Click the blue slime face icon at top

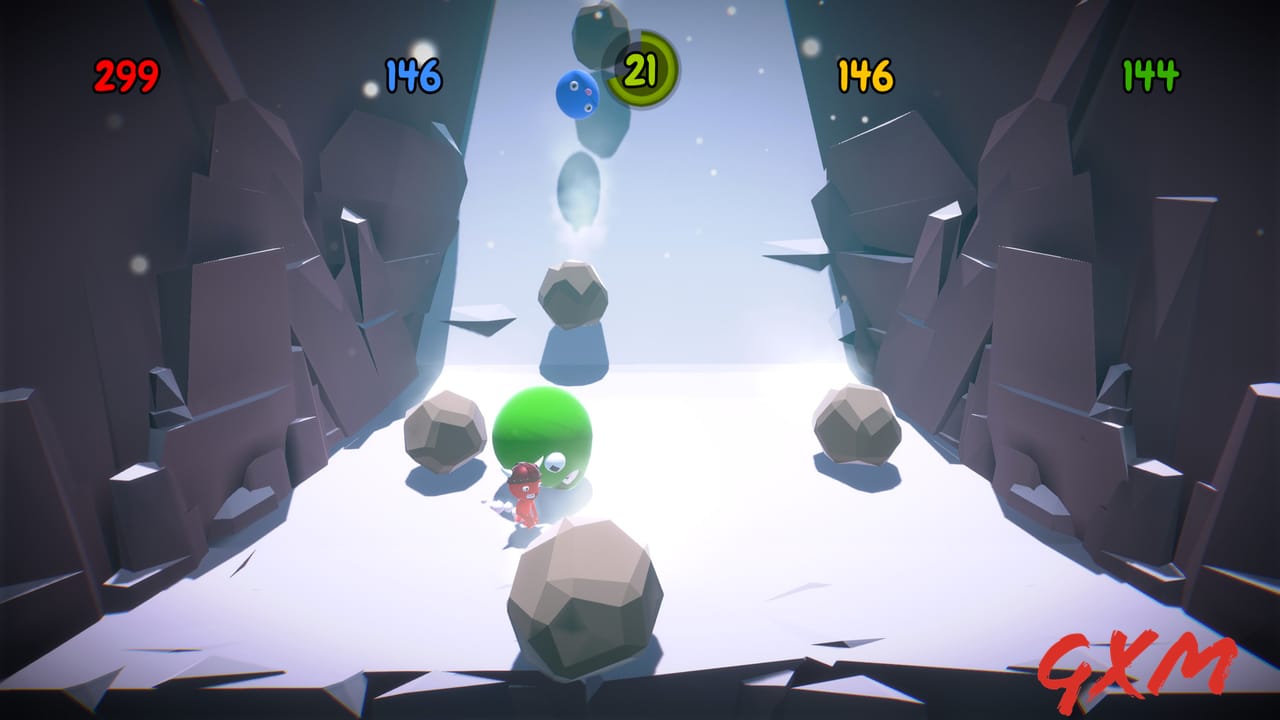pos(577,92)
